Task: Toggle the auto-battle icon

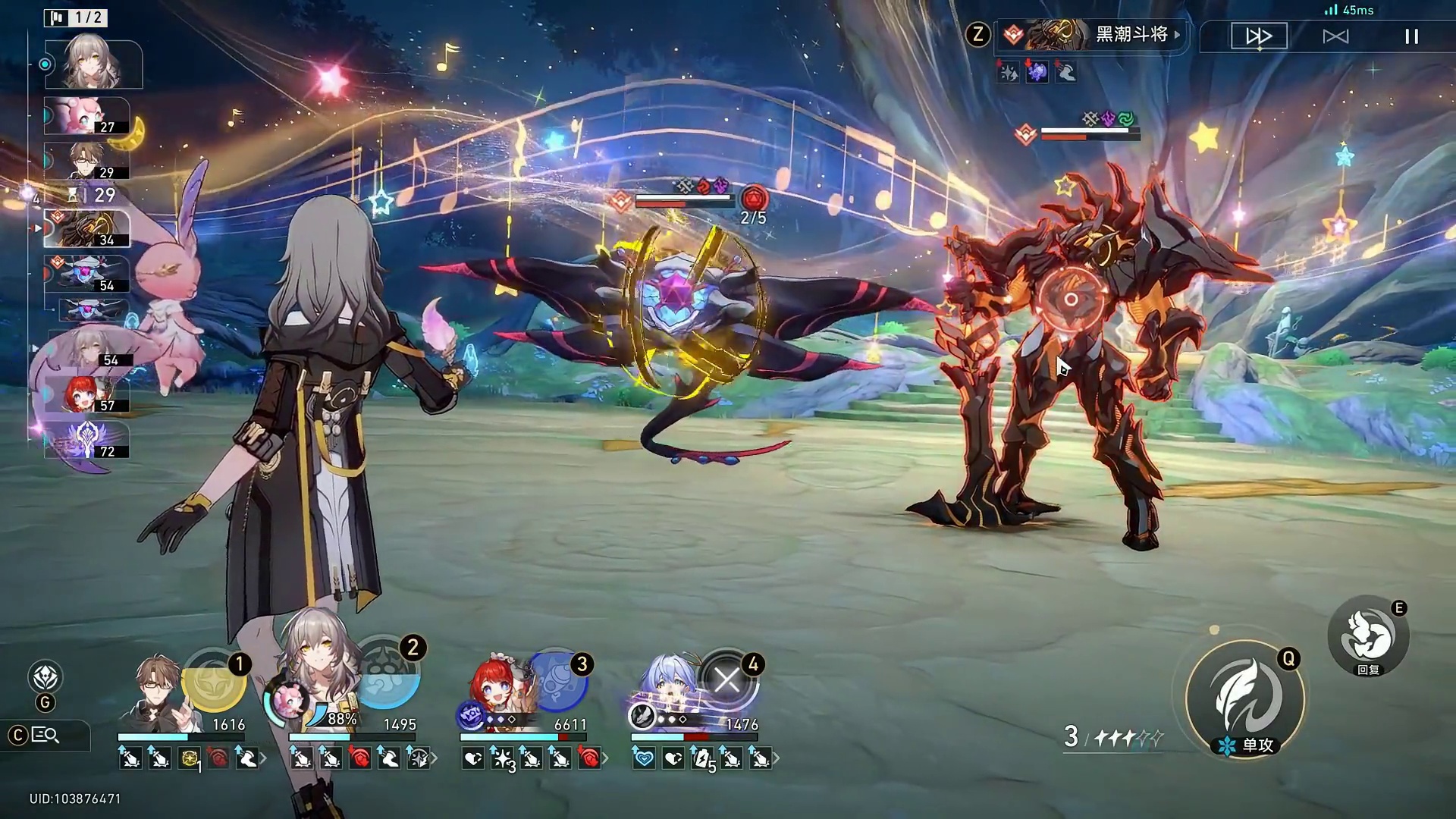Action: [x=1335, y=36]
